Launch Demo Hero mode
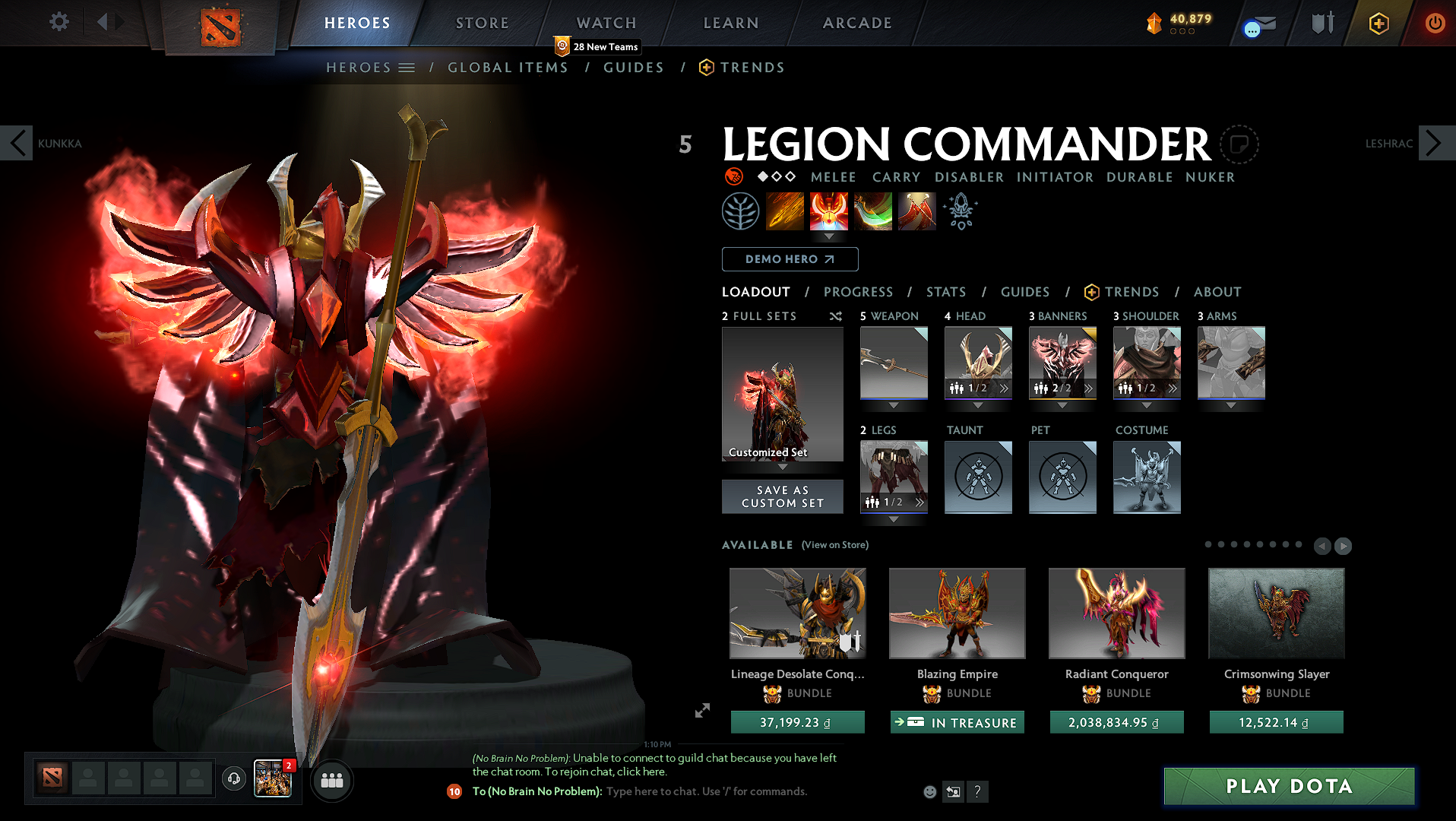Screen dimensions: 1456x821 click(790, 259)
